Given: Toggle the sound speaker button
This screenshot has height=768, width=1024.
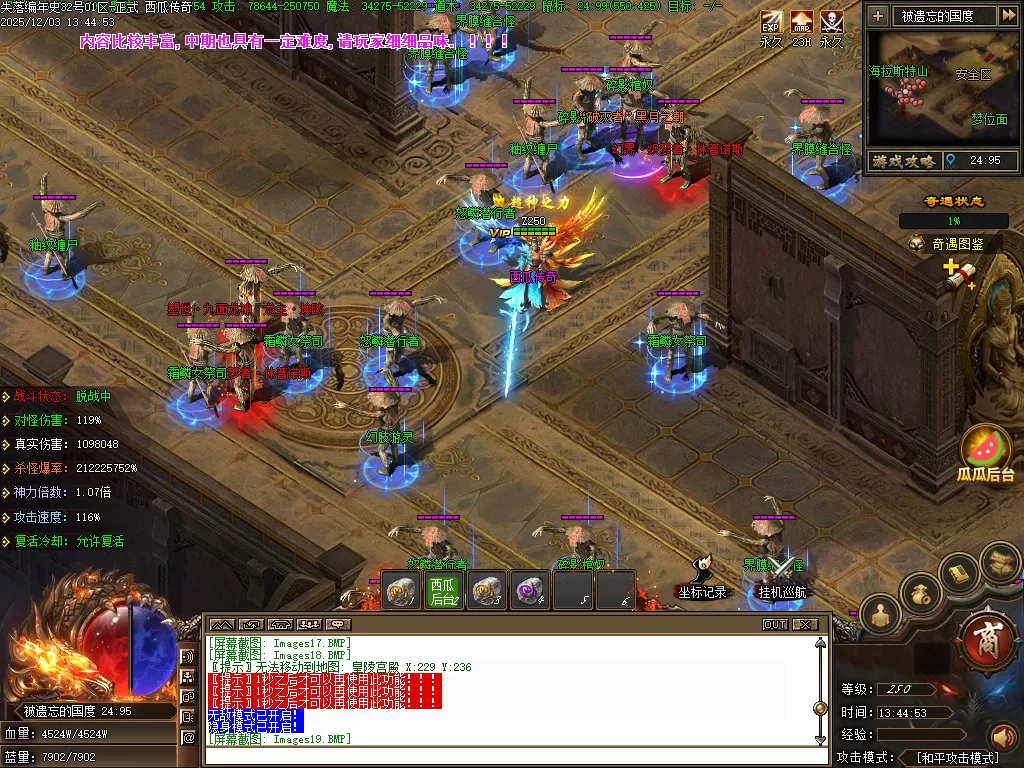Looking at the screenshot, I should pyautogui.click(x=1002, y=738).
